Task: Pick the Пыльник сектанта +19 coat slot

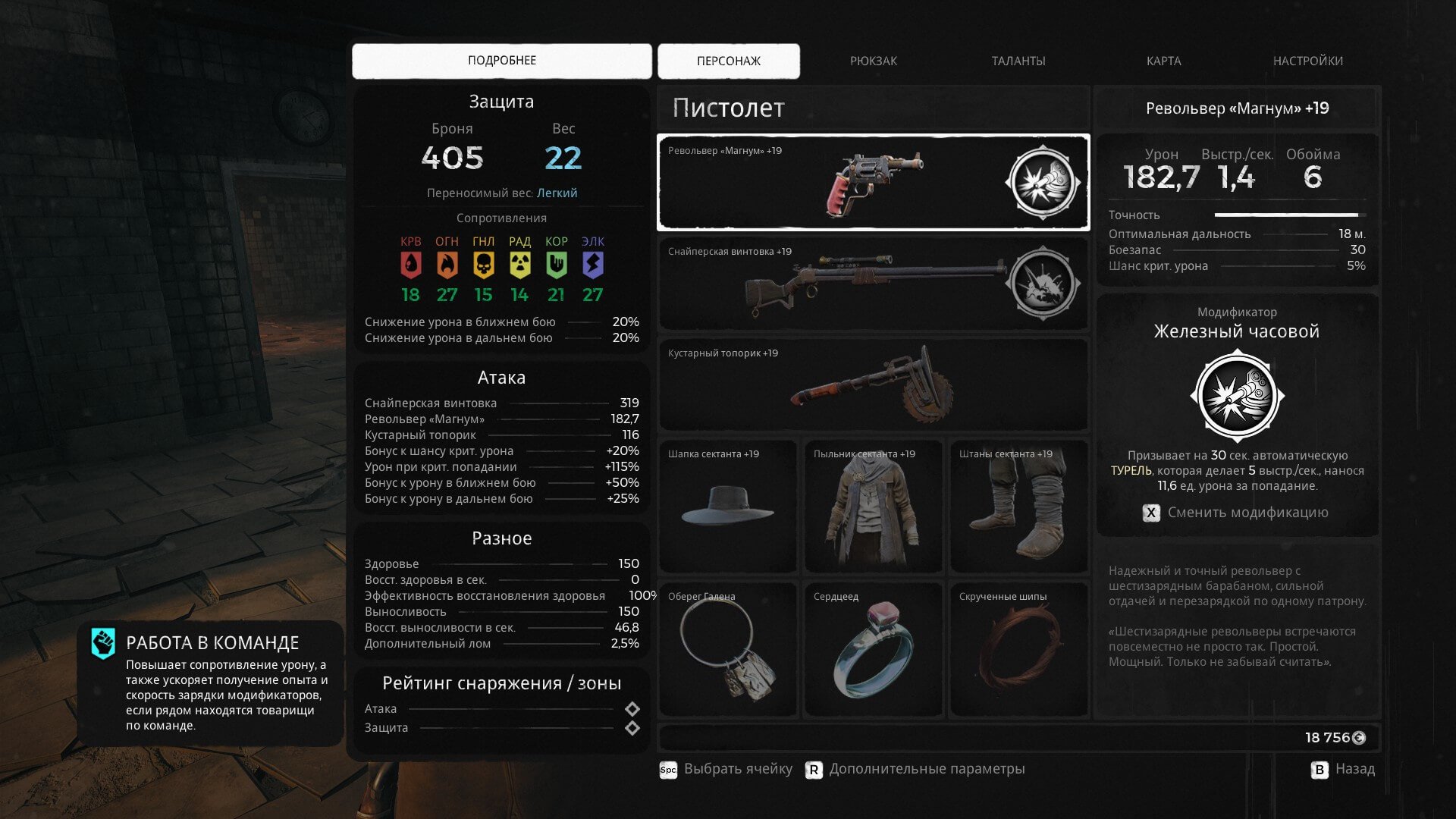Action: pyautogui.click(x=873, y=506)
